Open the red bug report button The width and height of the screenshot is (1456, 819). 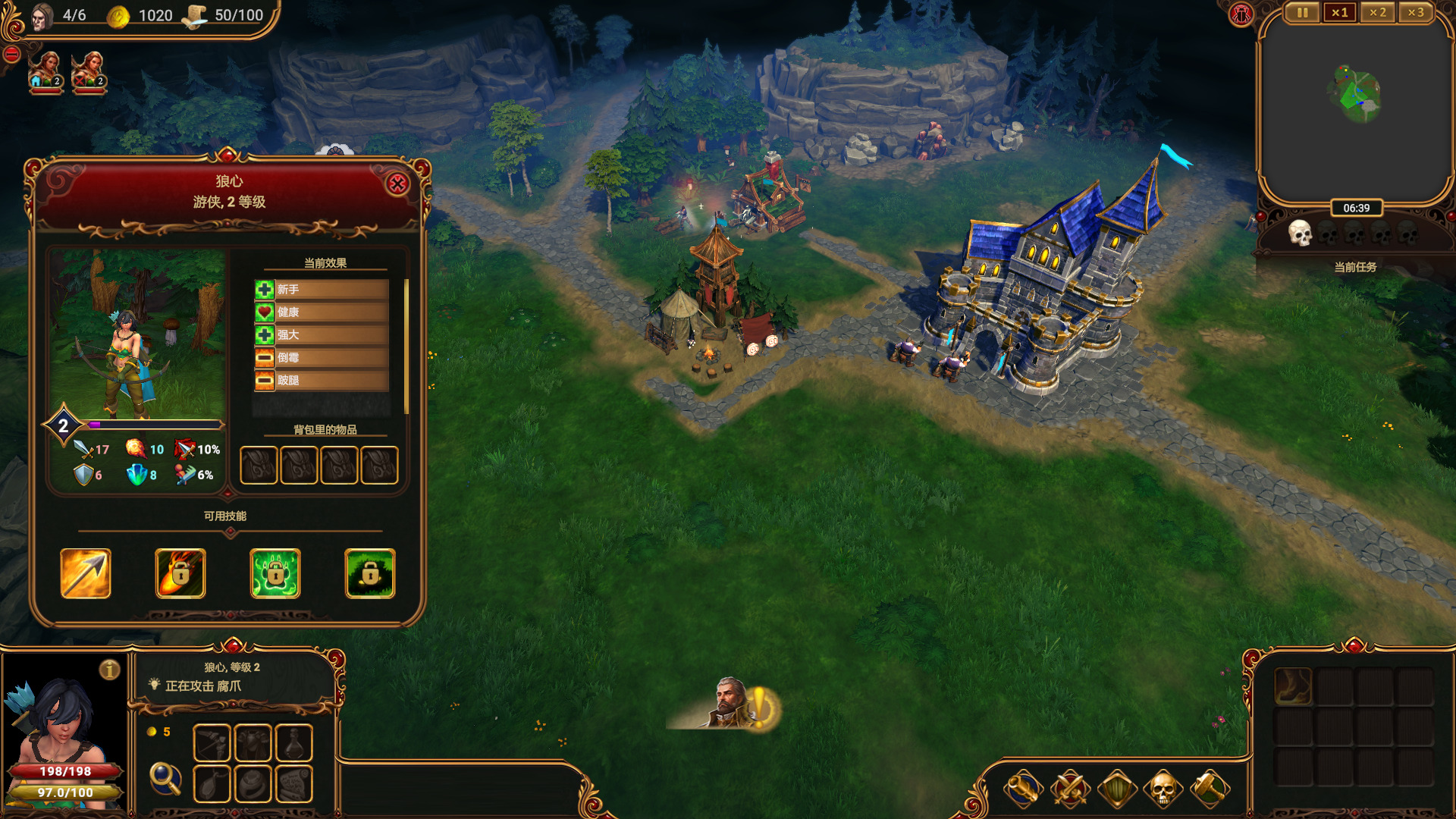(1241, 14)
